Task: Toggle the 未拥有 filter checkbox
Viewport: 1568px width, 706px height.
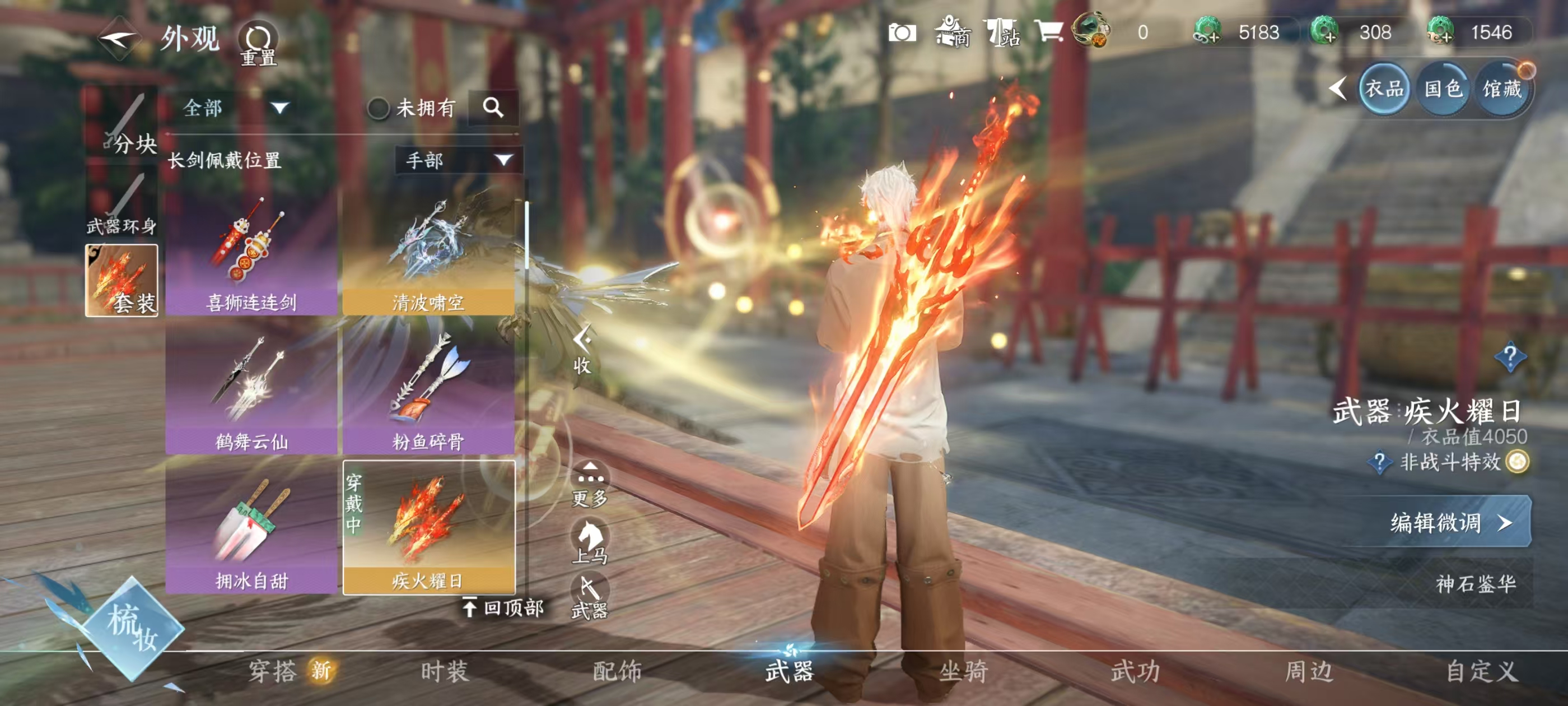Action: coord(378,109)
